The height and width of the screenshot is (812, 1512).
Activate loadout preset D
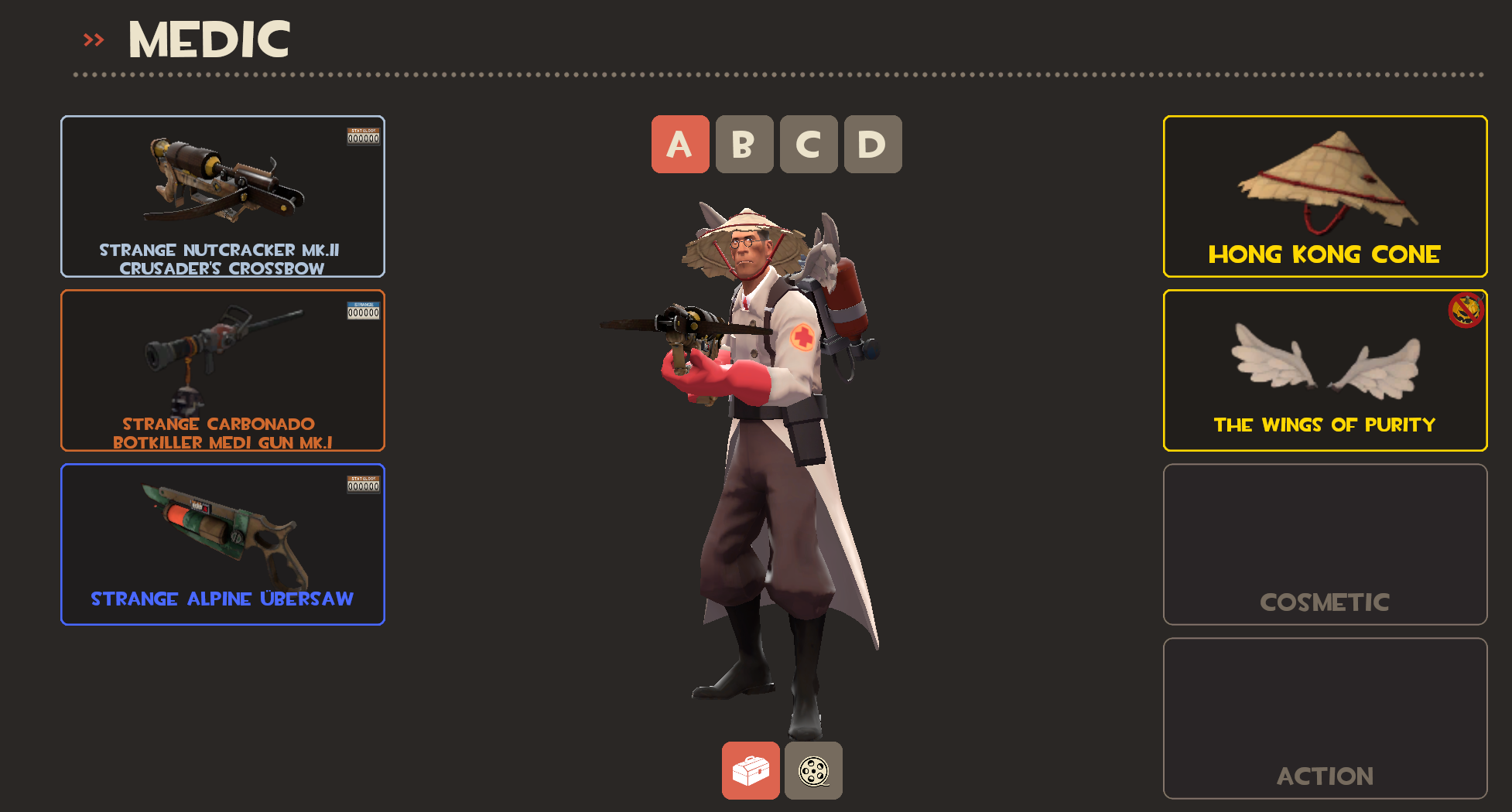pyautogui.click(x=873, y=145)
